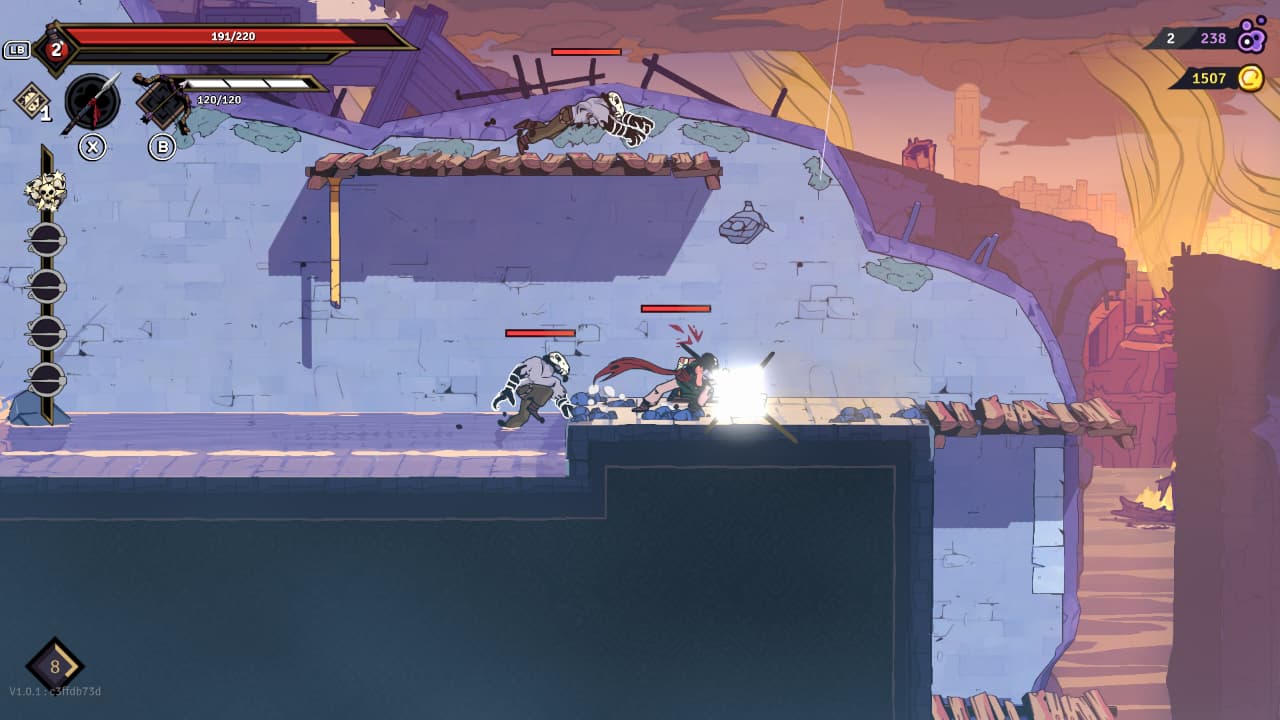Click the purple spirit orbs currency icon
1280x720 pixels.
pos(1251,38)
